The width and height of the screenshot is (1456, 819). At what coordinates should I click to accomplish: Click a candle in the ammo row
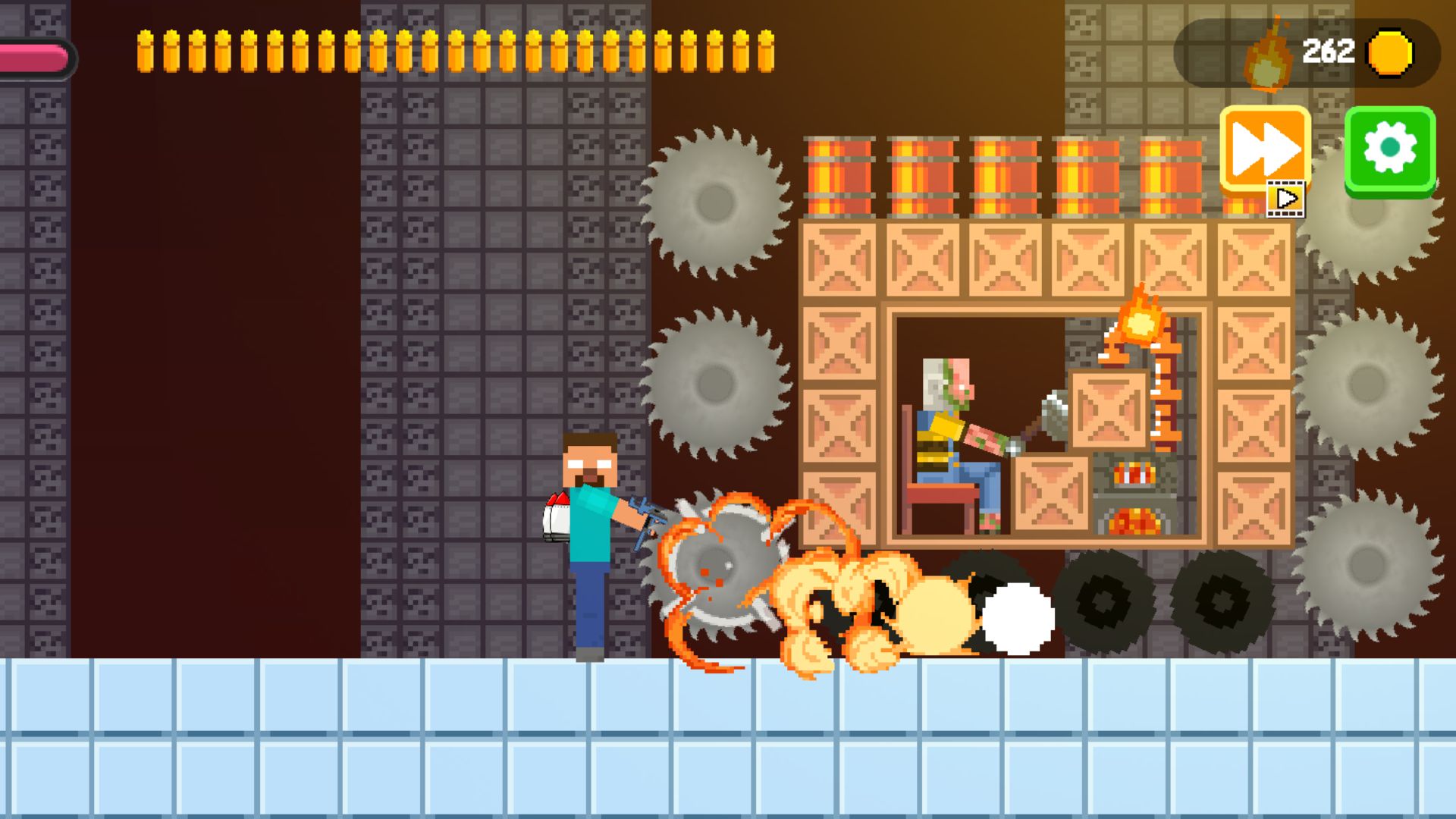[x=146, y=53]
